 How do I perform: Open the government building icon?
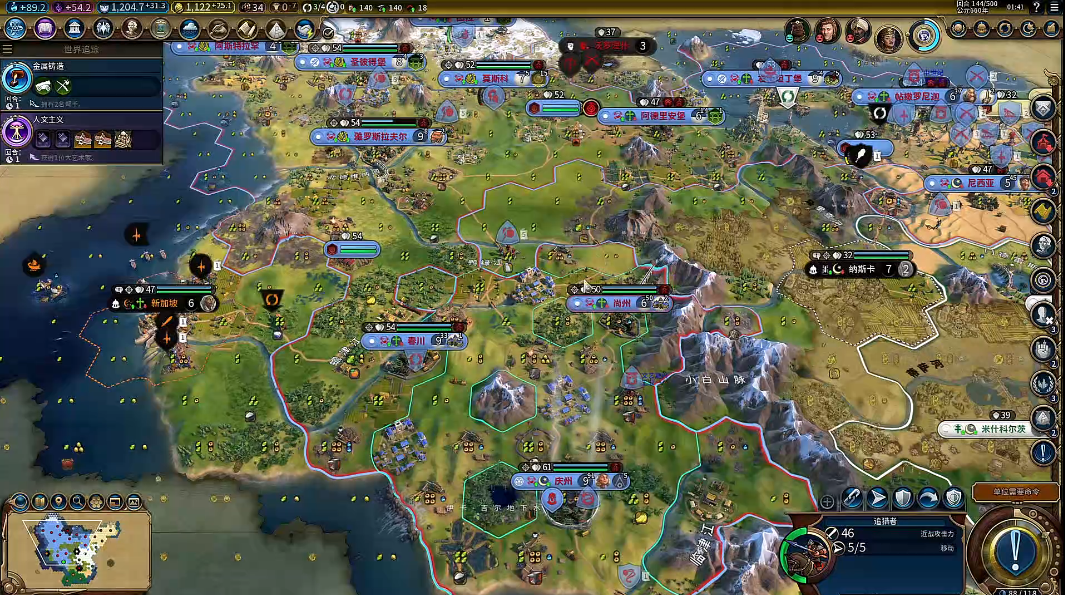point(73,29)
